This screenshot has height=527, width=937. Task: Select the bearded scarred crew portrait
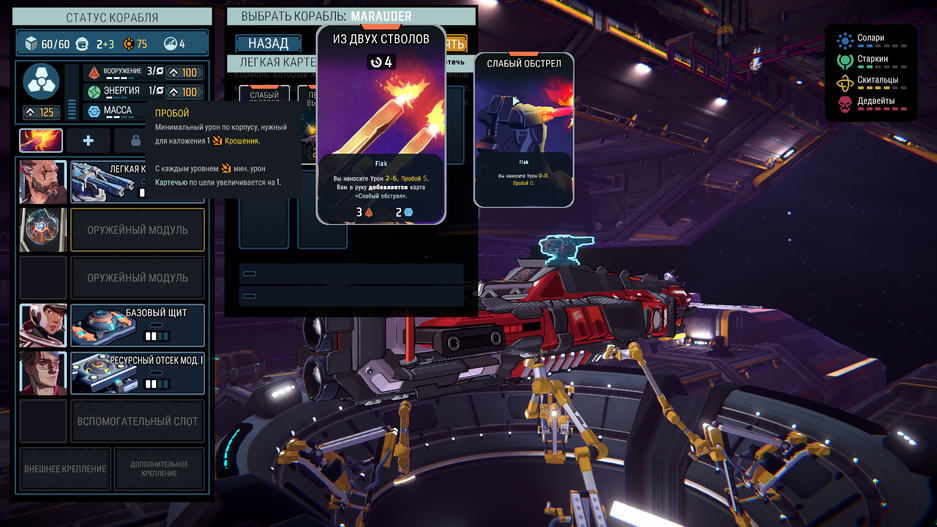43,182
